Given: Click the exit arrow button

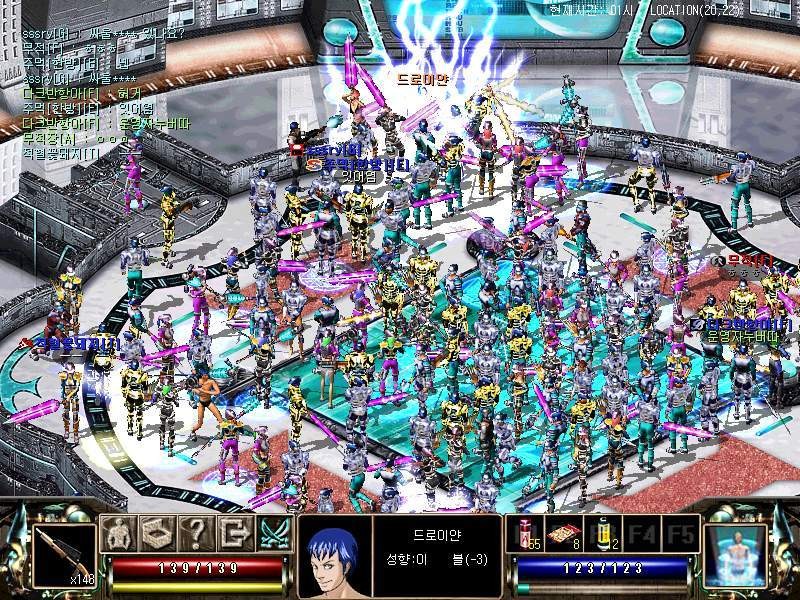Looking at the screenshot, I should tap(234, 533).
